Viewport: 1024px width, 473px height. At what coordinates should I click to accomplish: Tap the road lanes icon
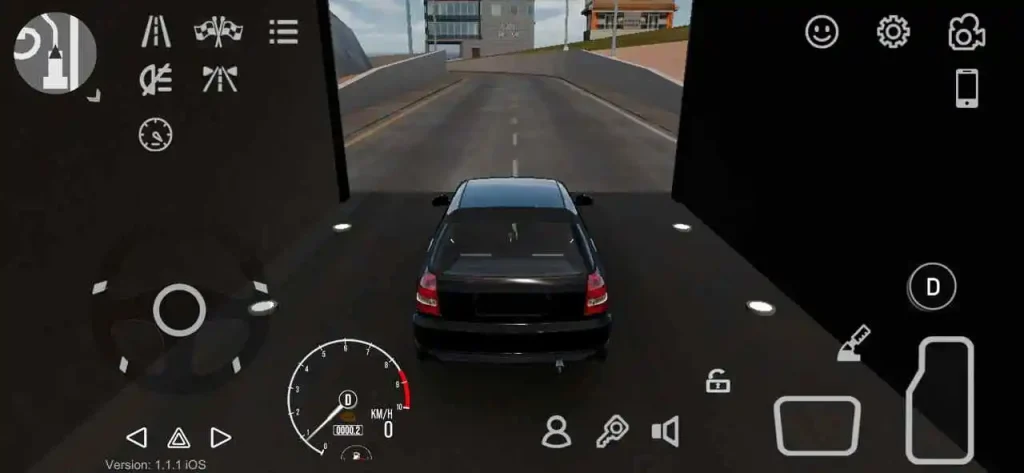point(154,32)
